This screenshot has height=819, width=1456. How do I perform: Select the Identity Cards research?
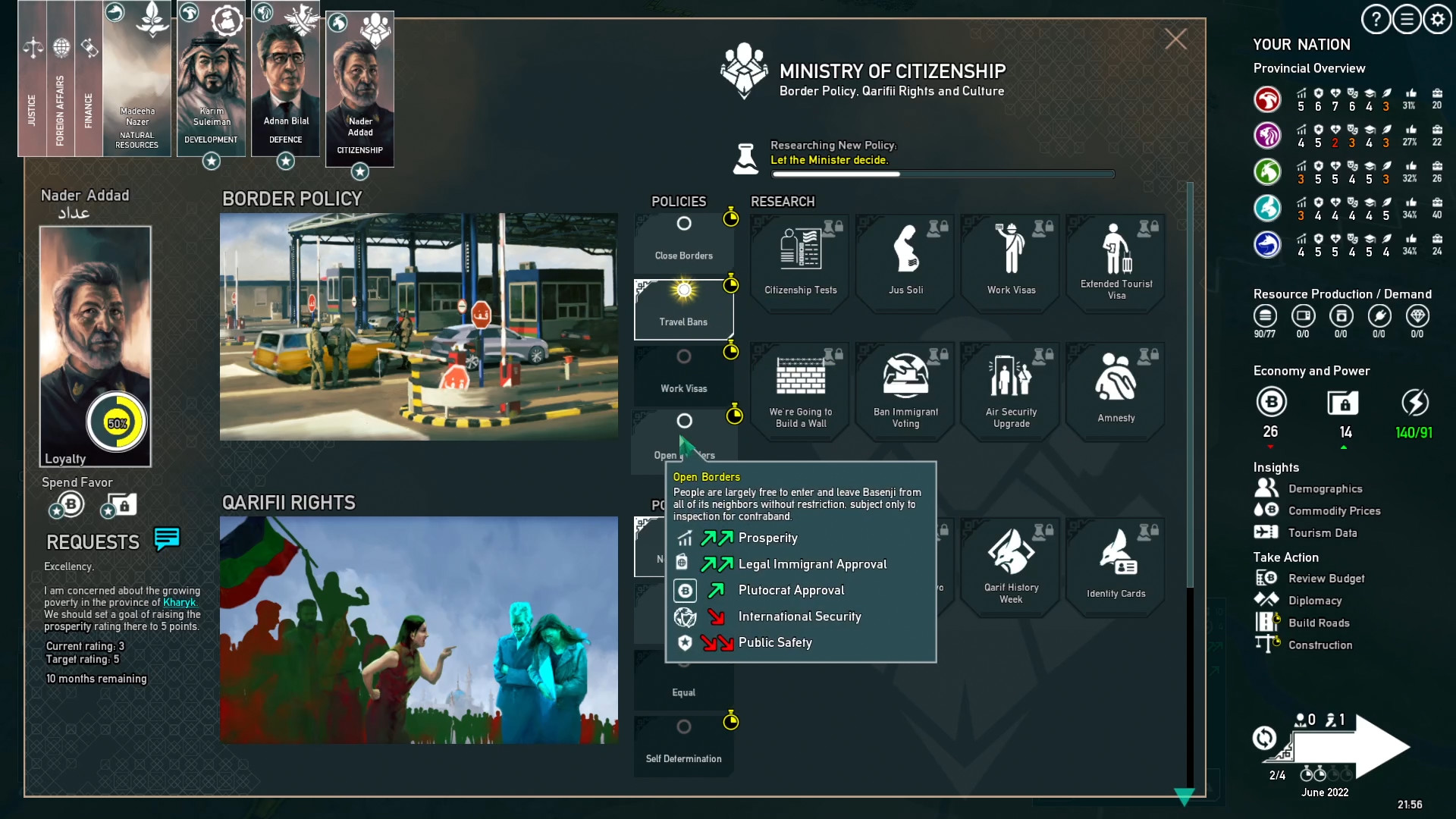click(1115, 565)
